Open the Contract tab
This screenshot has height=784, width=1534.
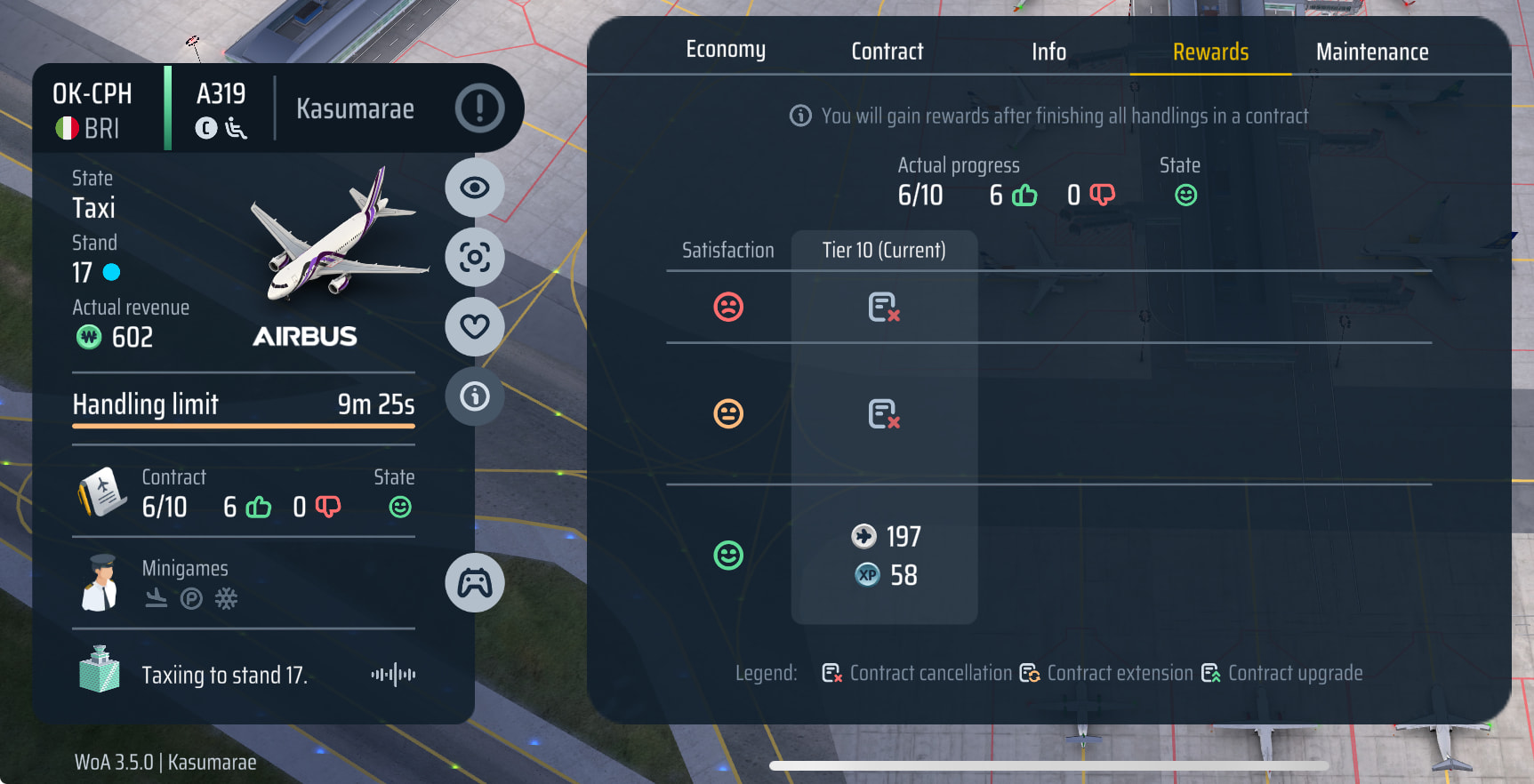887,52
